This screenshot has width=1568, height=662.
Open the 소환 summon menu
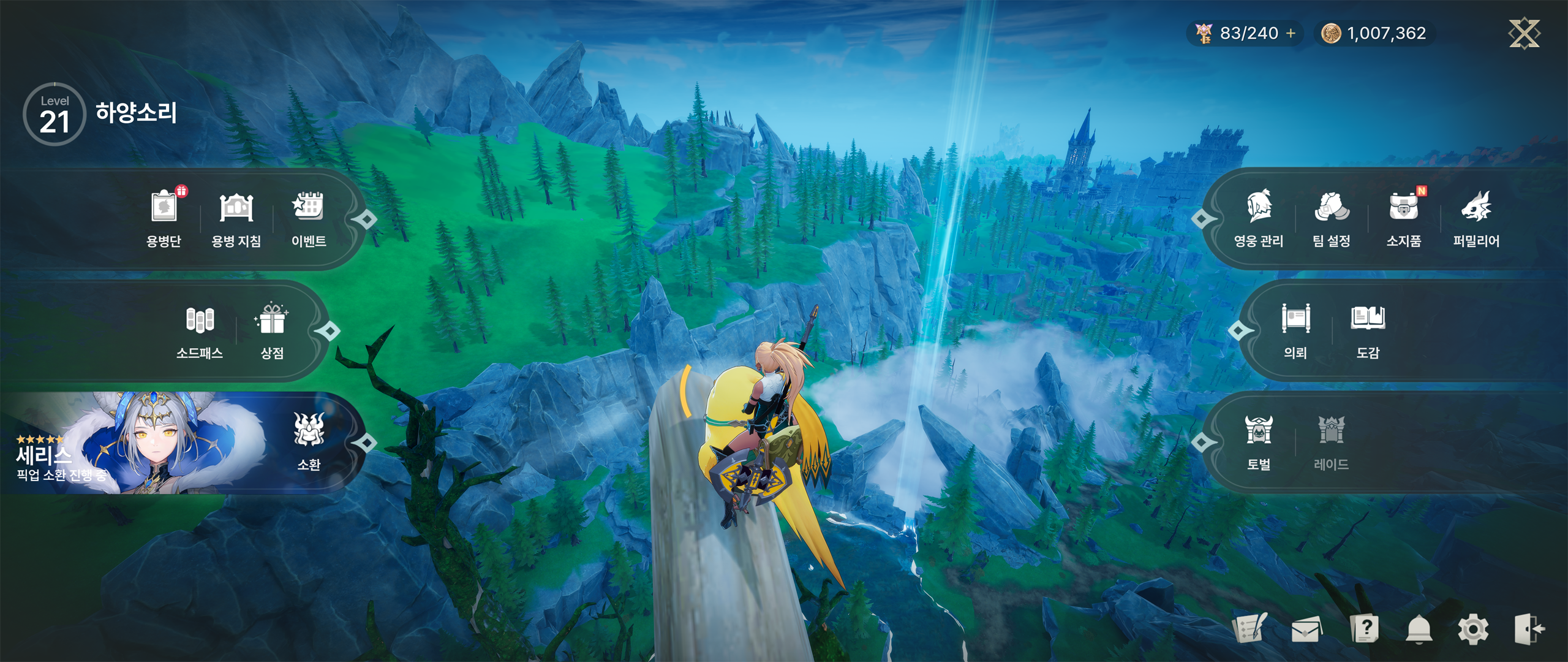pos(309,441)
